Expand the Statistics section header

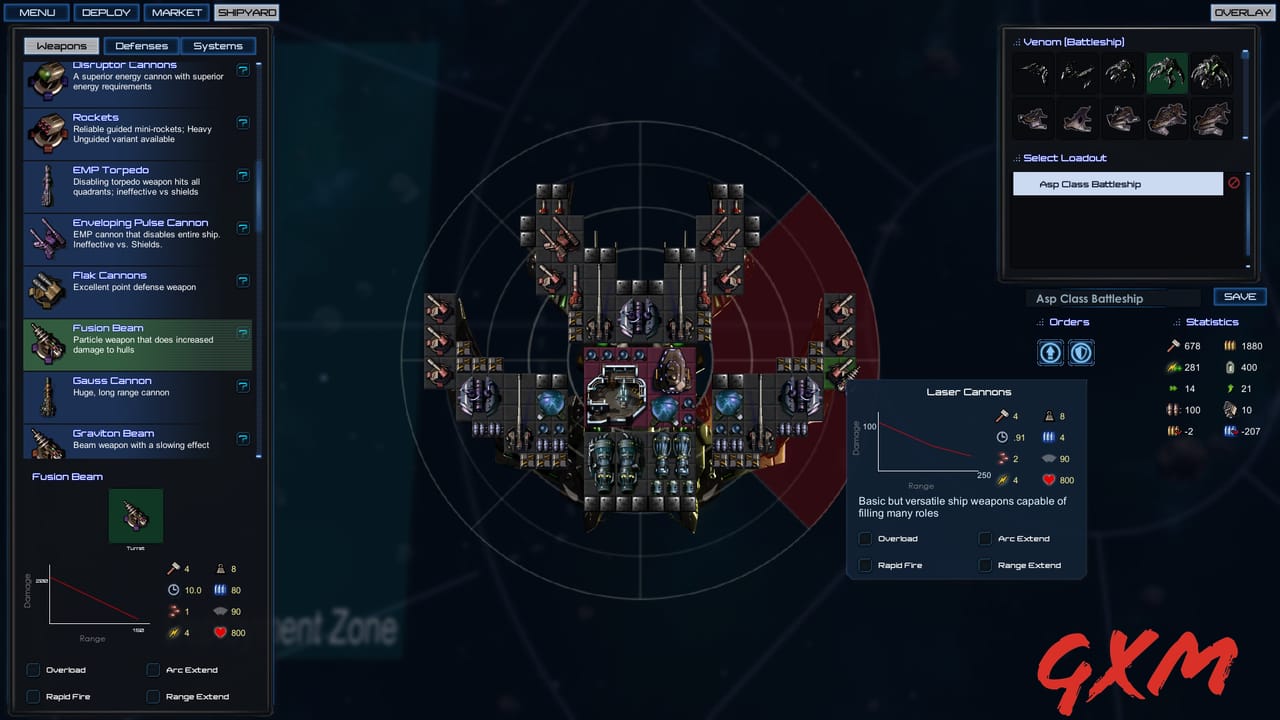tap(1211, 322)
